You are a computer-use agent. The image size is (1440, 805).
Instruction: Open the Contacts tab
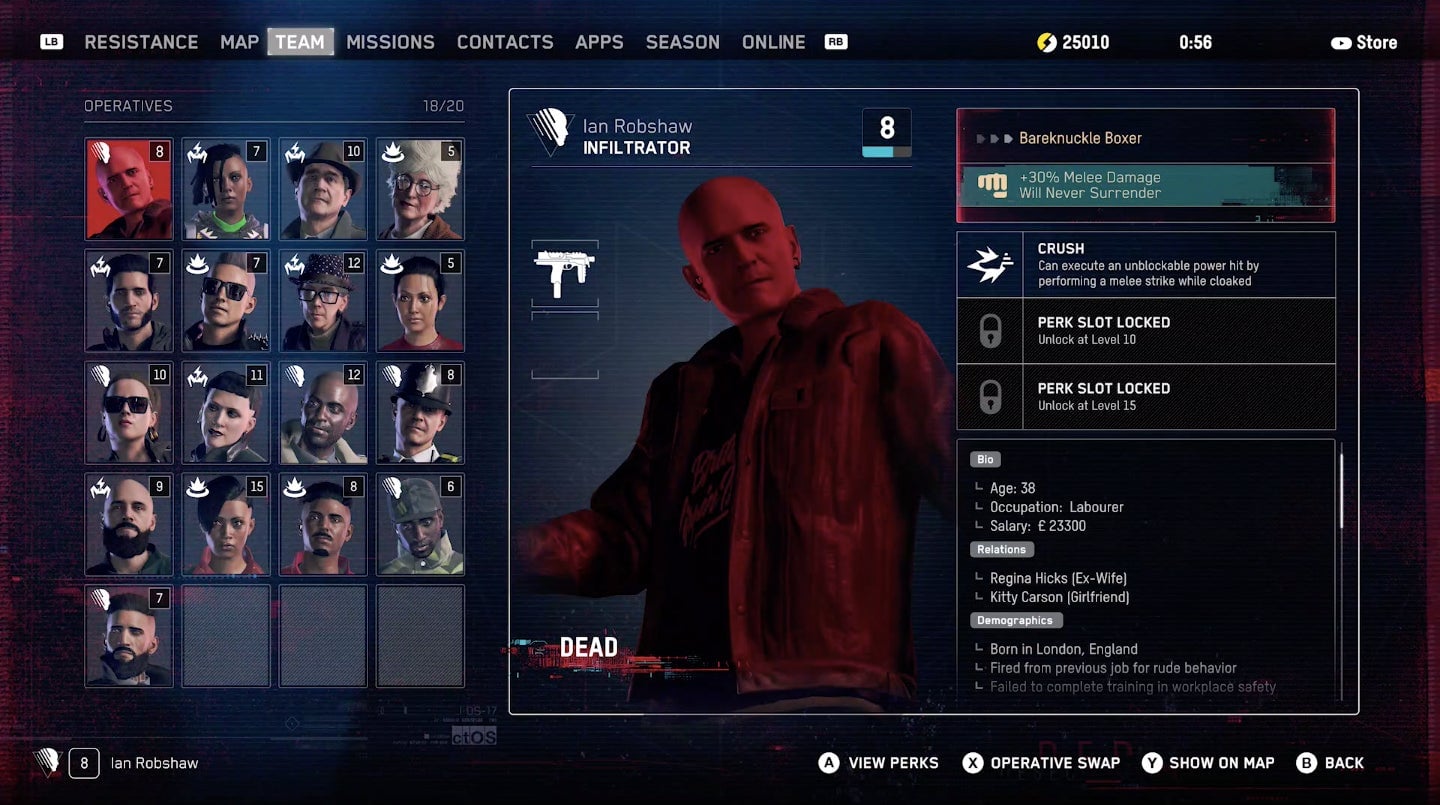[x=504, y=42]
